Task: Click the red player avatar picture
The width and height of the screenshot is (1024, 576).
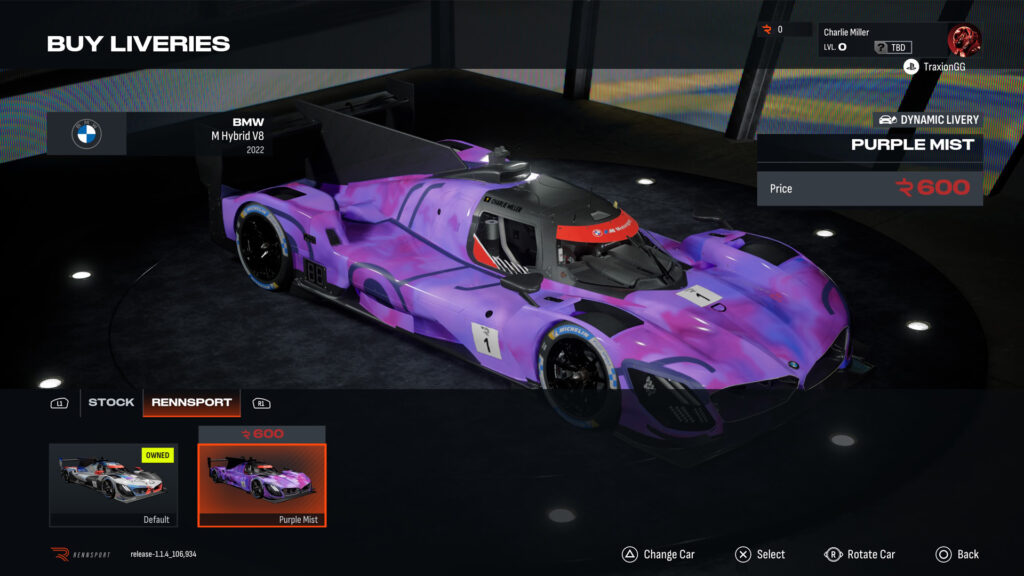Action: (x=964, y=40)
